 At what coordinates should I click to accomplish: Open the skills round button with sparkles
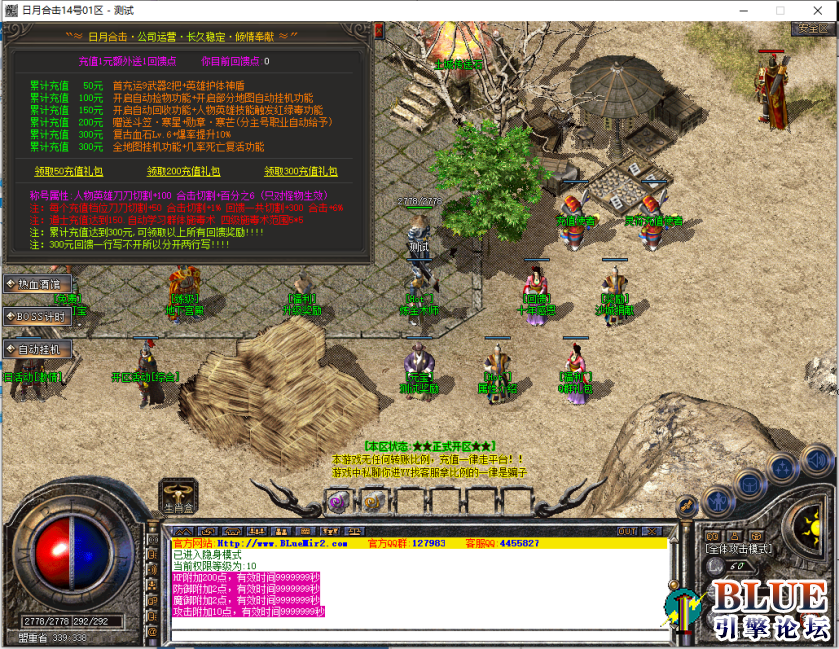(781, 466)
